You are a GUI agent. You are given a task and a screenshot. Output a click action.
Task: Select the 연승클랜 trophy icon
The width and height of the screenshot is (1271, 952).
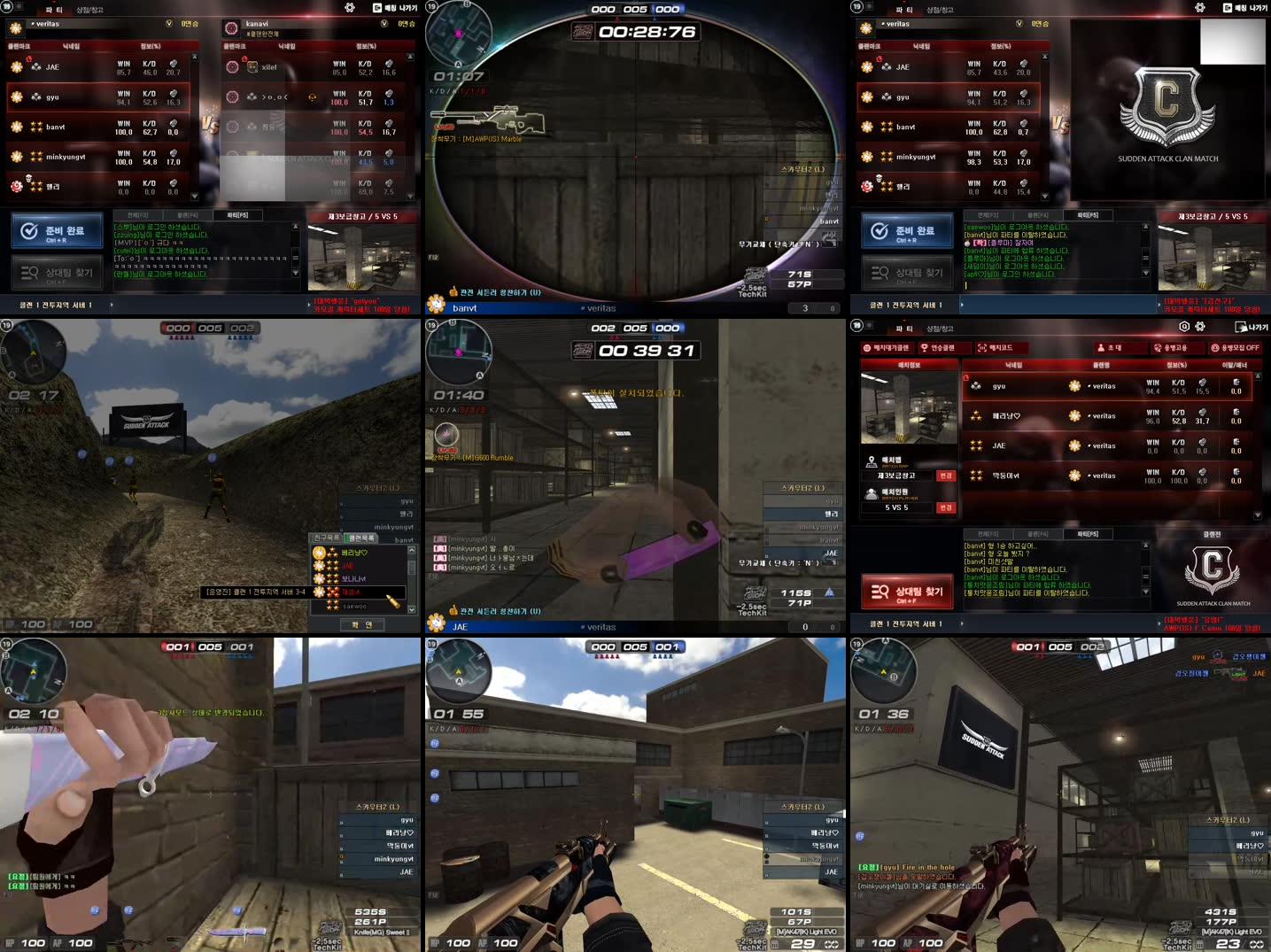point(924,347)
